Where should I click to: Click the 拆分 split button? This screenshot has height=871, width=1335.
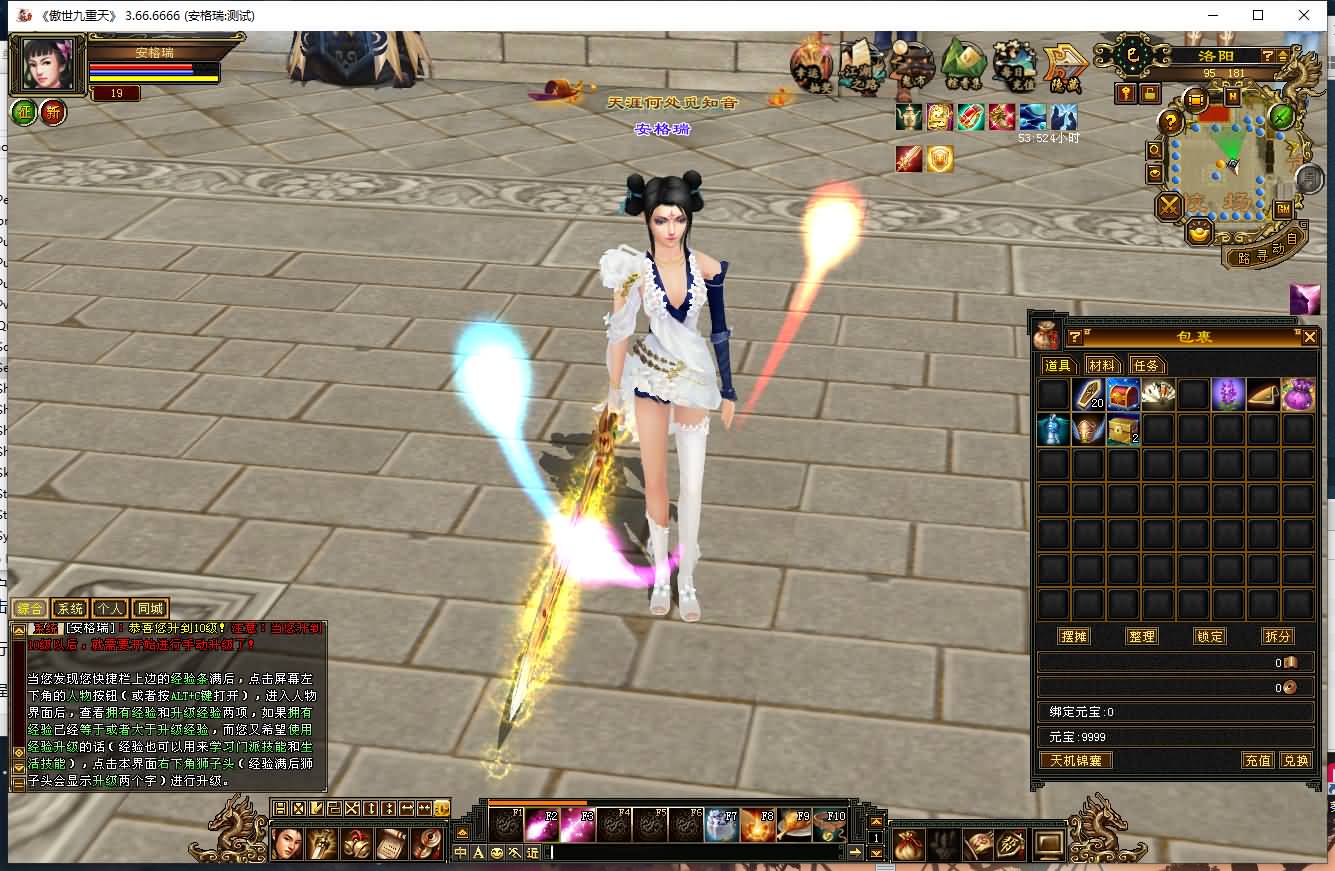pos(1277,637)
